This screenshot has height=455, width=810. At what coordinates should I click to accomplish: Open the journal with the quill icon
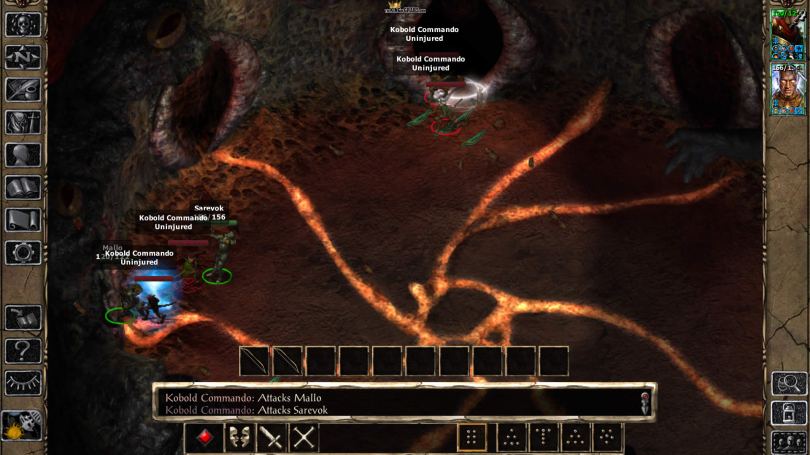pyautogui.click(x=22, y=89)
